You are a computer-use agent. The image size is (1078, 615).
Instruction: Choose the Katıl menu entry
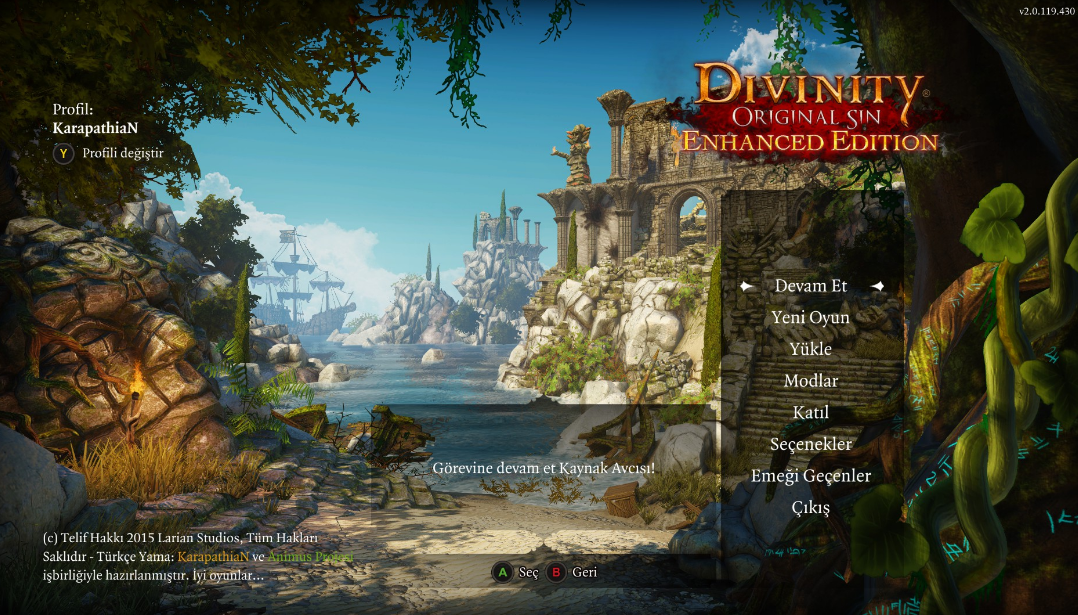(811, 412)
